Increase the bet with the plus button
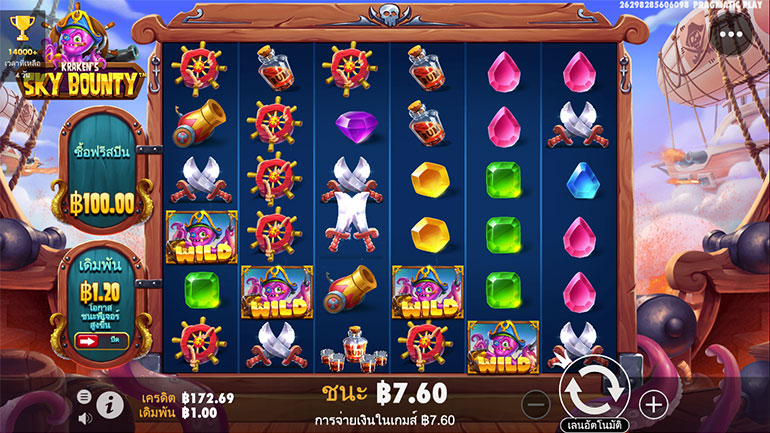Screen dimensions: 770x433 coord(653,404)
